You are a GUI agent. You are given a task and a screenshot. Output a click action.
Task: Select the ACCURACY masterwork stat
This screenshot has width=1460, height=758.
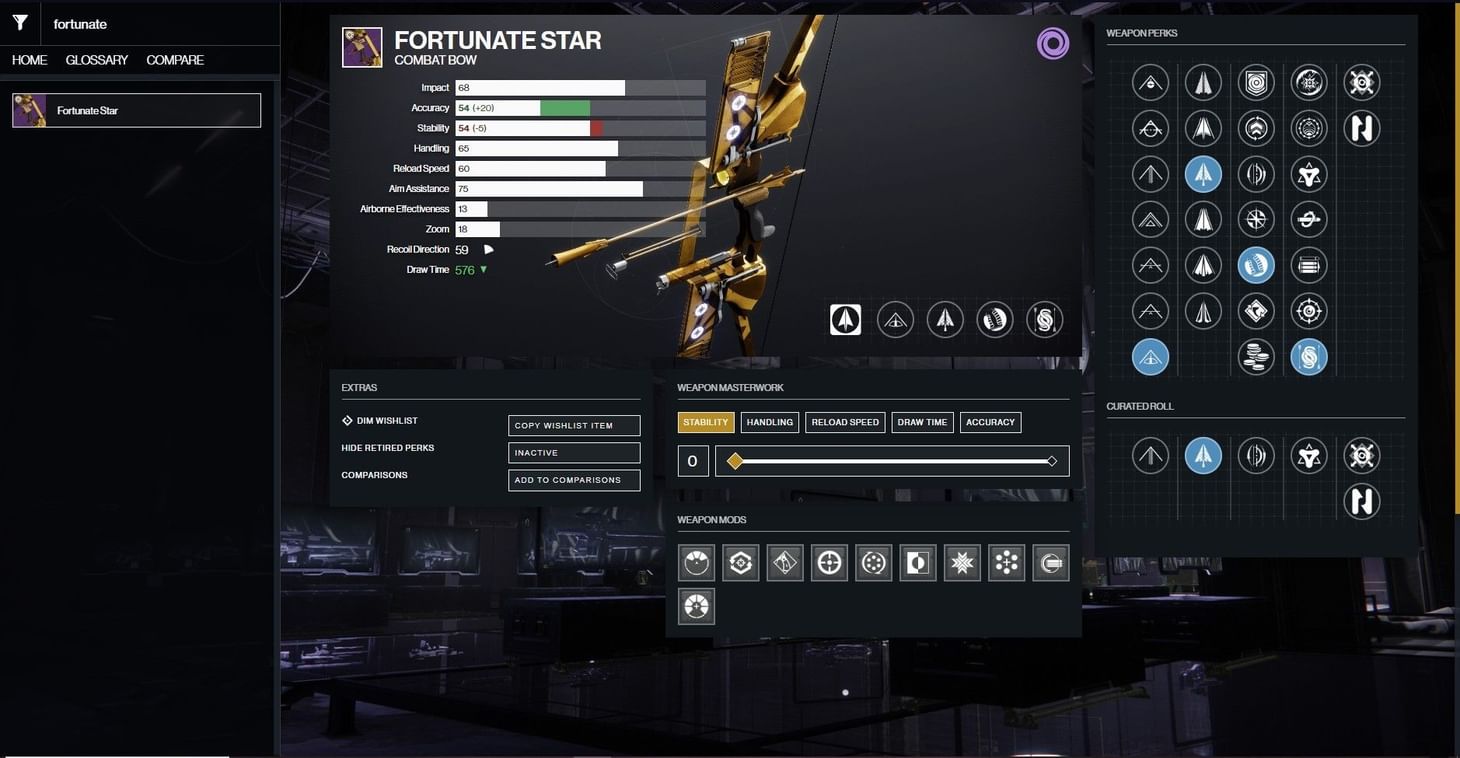click(989, 421)
